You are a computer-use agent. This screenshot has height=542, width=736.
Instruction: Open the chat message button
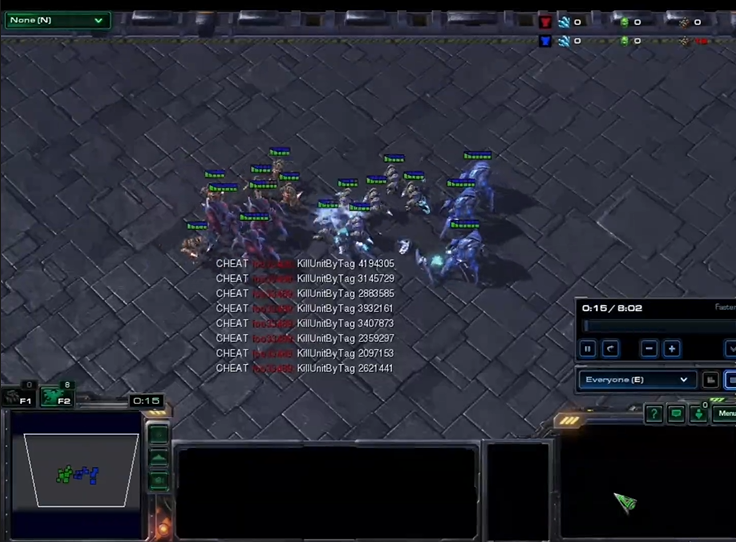676,414
